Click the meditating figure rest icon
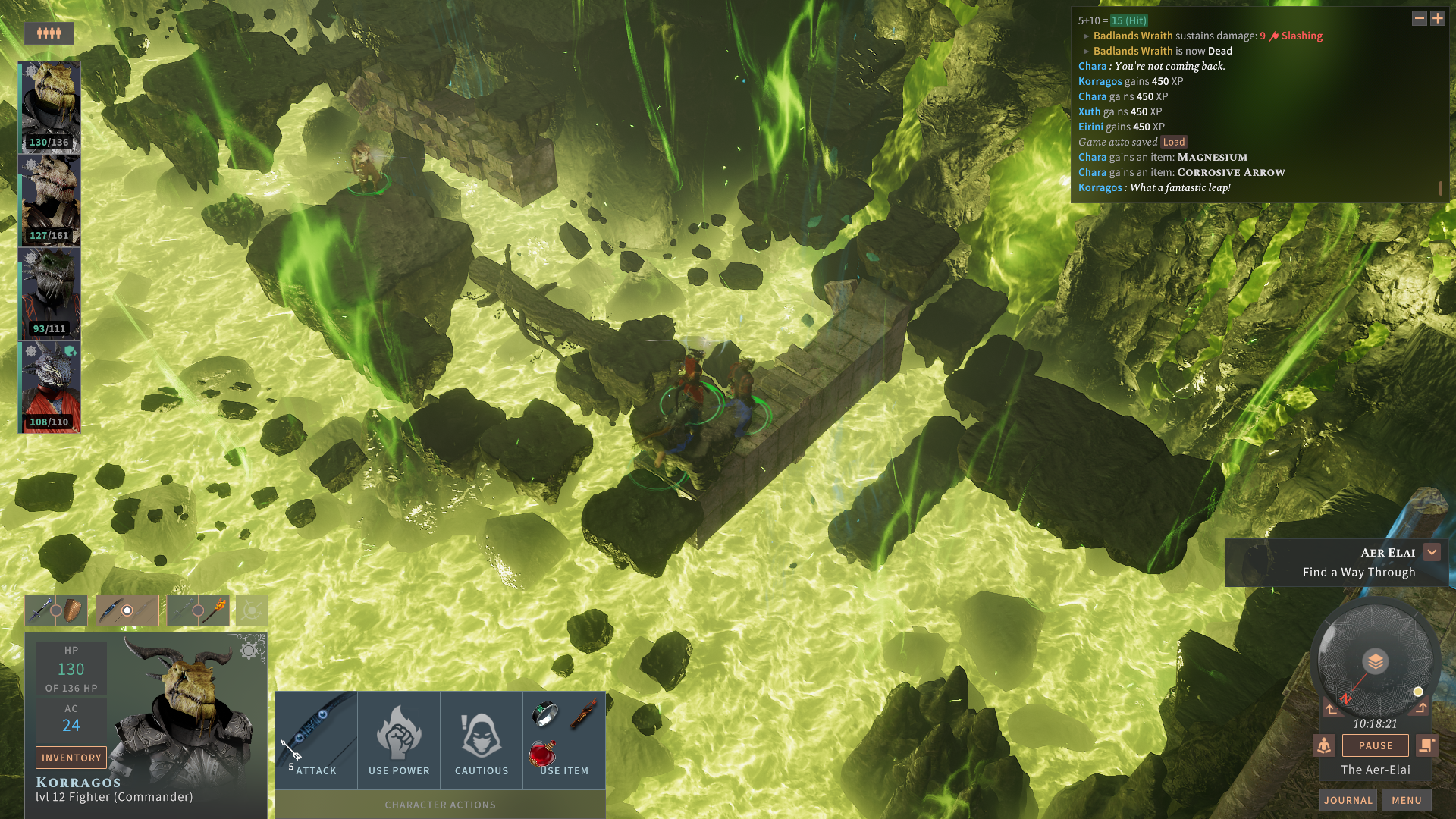Screen dimensions: 1456x819 click(x=1324, y=745)
